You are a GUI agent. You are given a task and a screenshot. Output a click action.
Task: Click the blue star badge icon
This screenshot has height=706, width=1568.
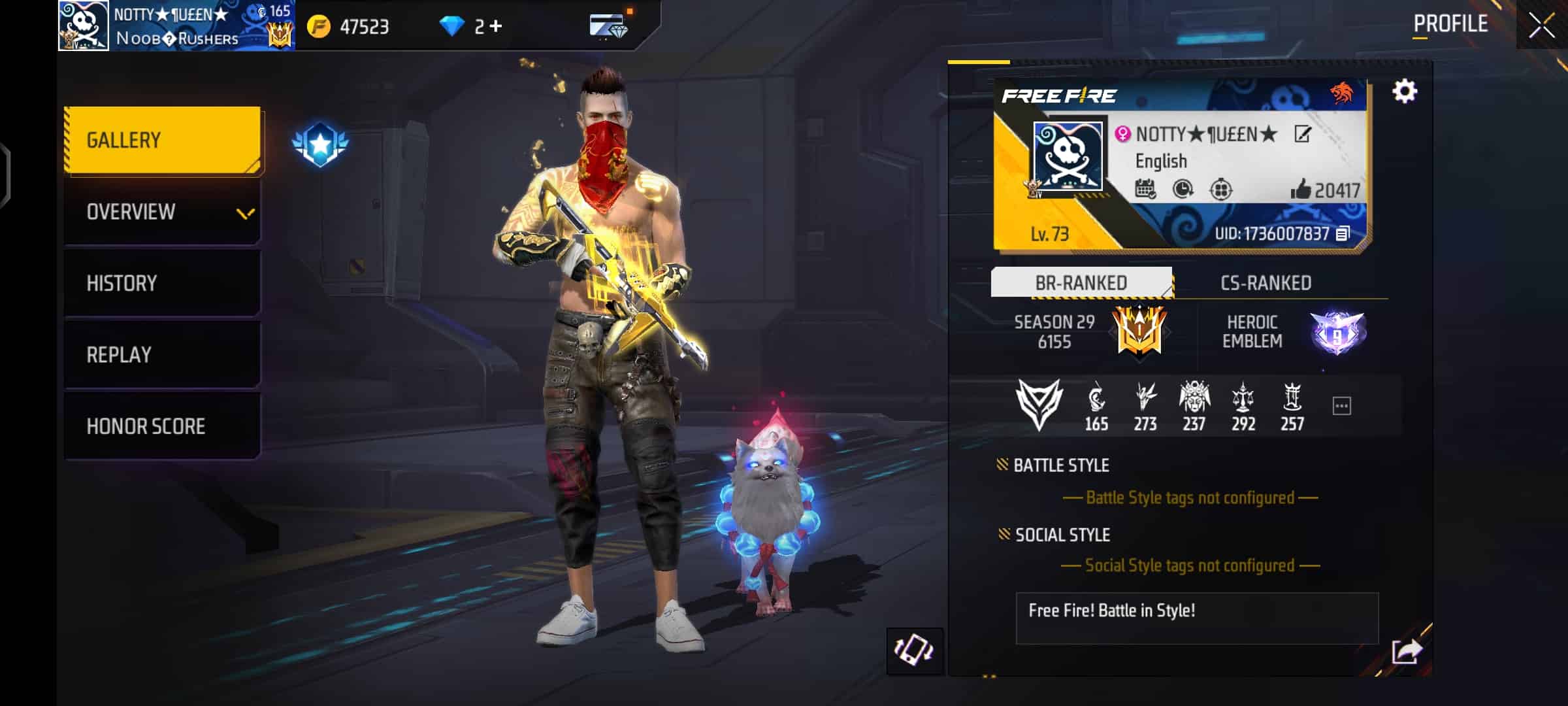click(x=320, y=144)
